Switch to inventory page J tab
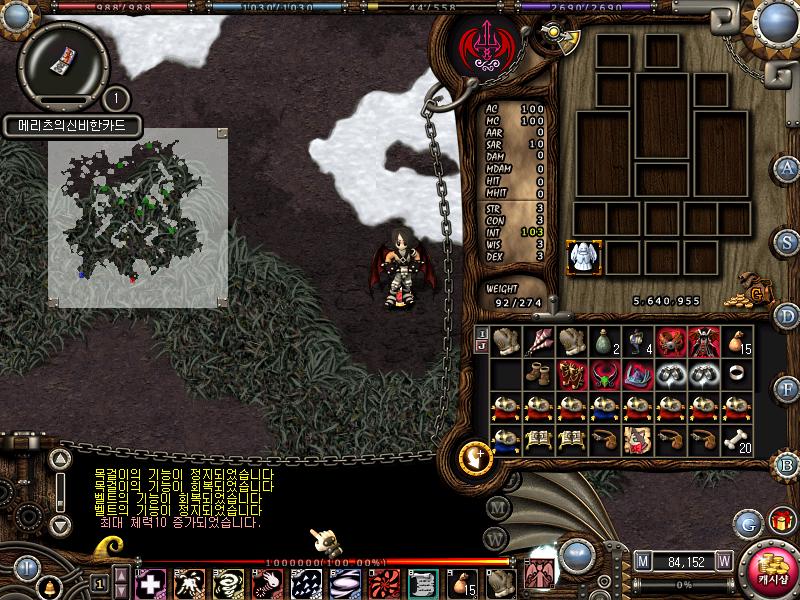Screen dimensions: 800x600 tap(481, 347)
